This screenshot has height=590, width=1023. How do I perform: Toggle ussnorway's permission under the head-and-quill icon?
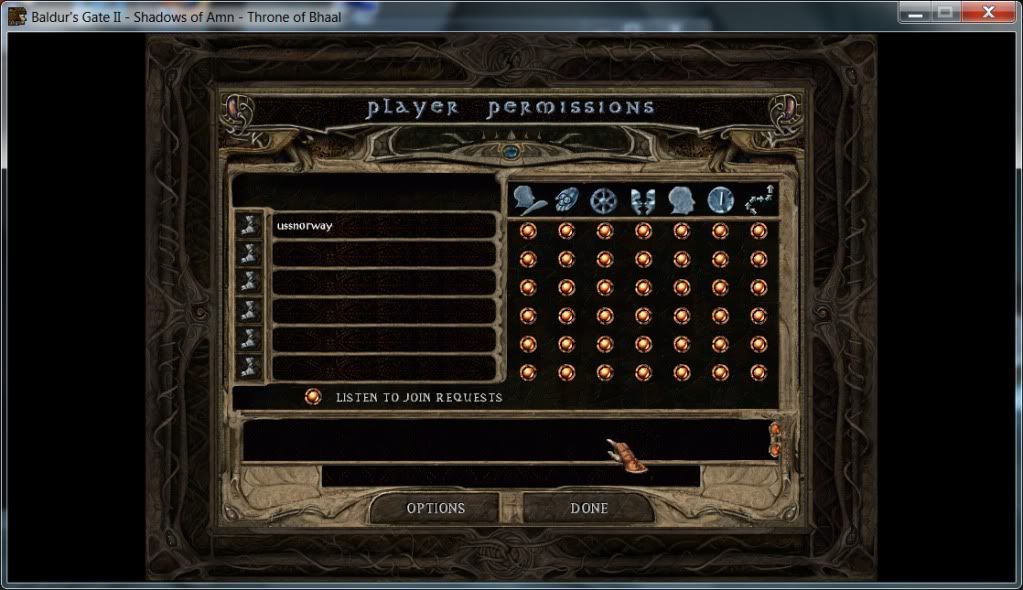click(528, 231)
